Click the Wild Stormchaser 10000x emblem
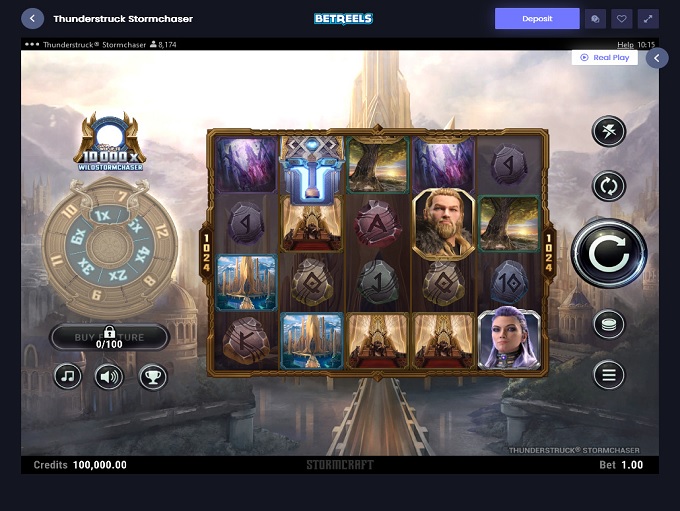This screenshot has height=511, width=680. pos(110,141)
